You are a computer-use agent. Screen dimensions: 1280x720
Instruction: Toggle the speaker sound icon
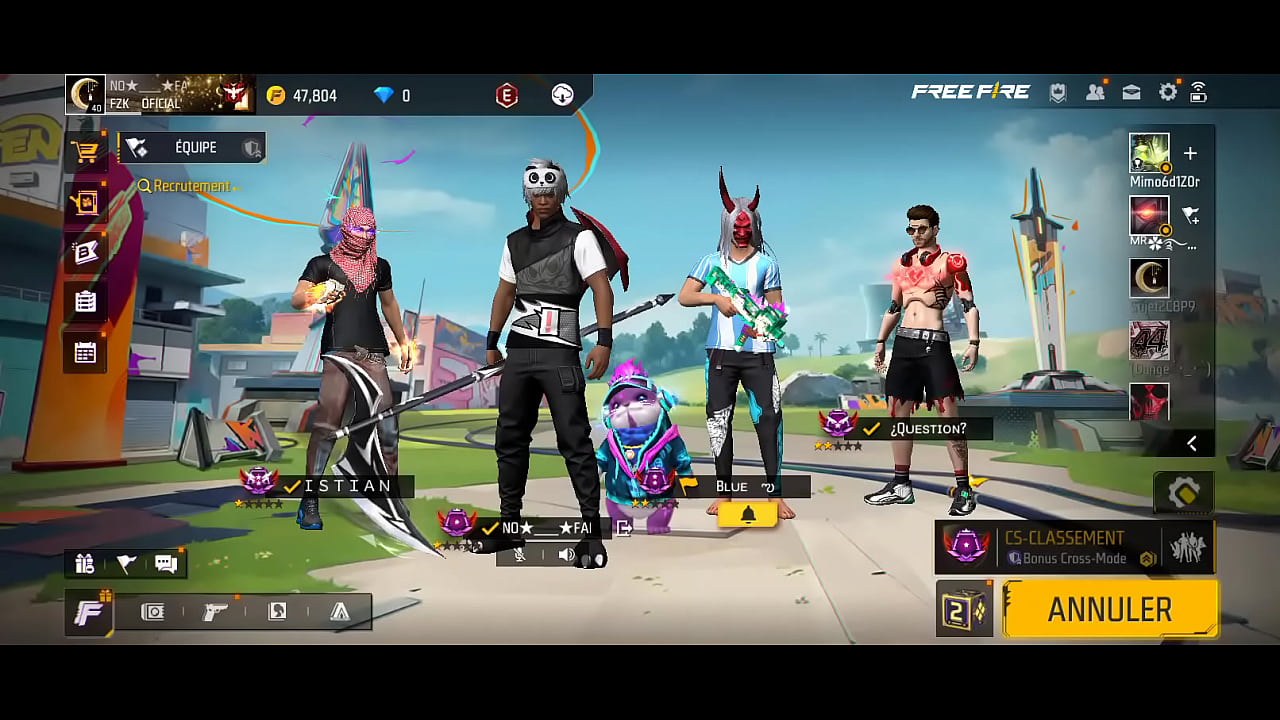coord(566,554)
